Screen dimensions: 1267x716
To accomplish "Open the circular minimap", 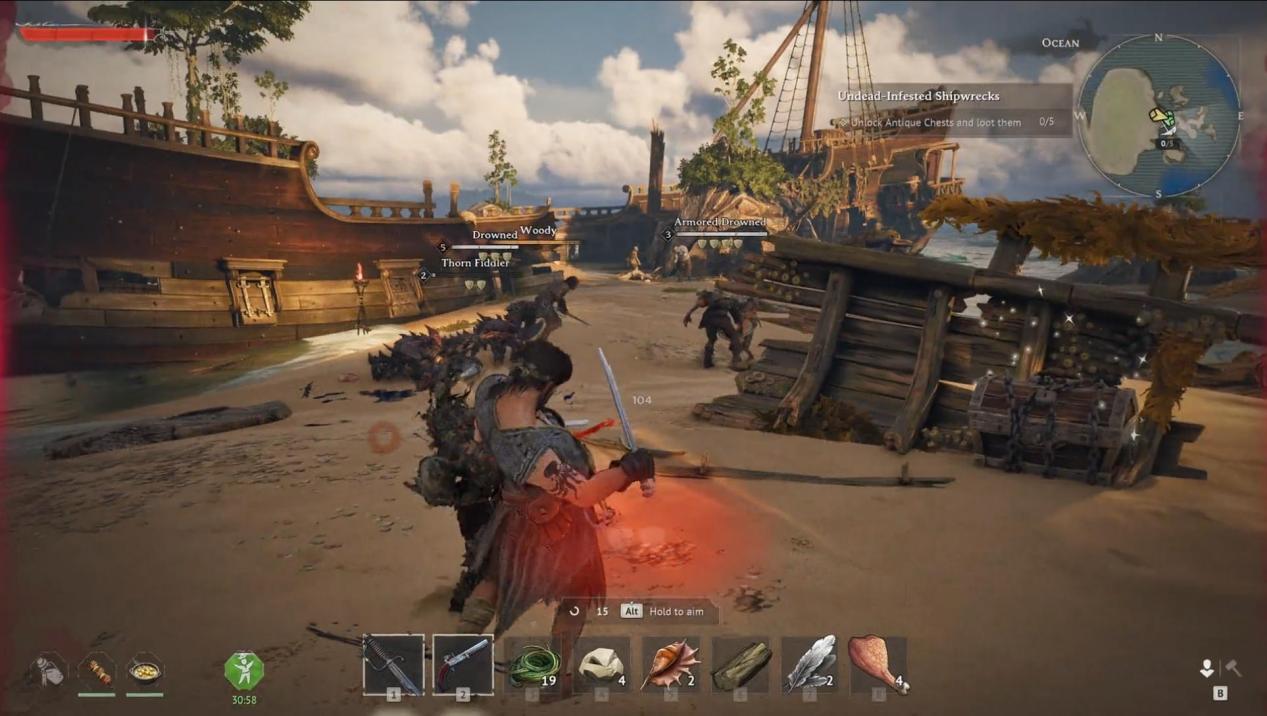I will tap(1158, 115).
